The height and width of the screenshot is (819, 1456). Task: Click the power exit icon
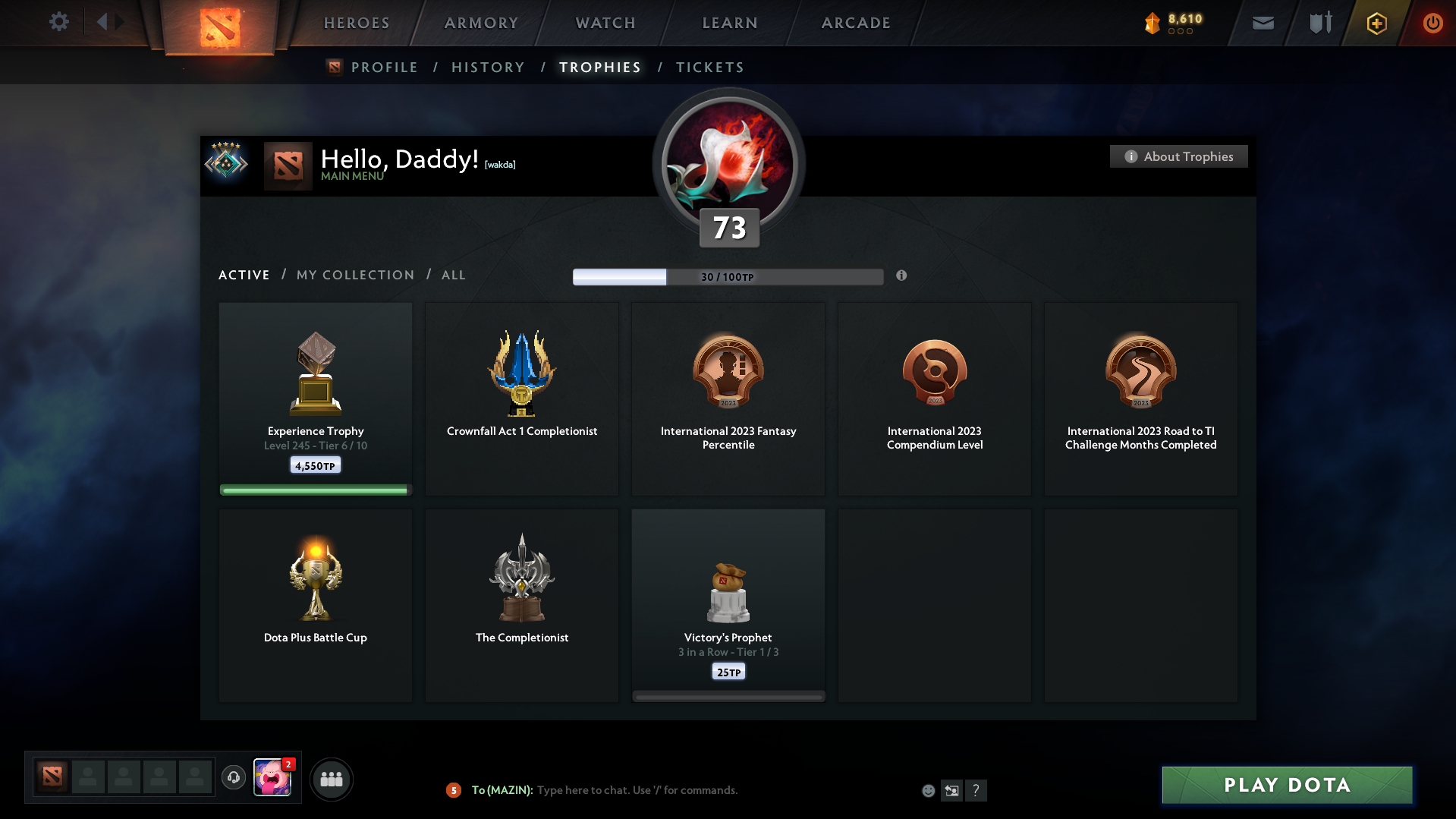point(1432,23)
